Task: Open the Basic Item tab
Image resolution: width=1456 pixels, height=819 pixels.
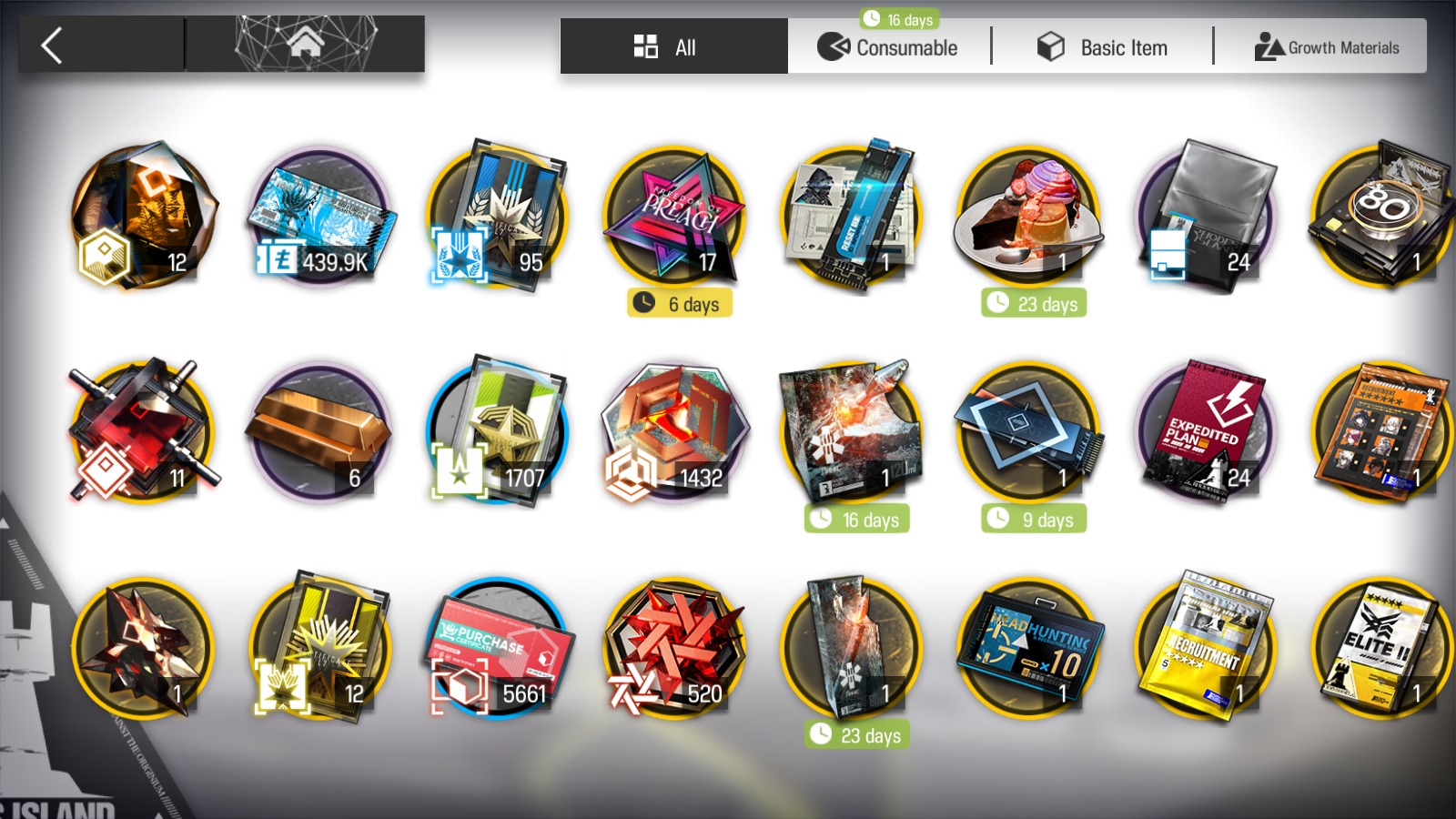Action: [x=1102, y=47]
